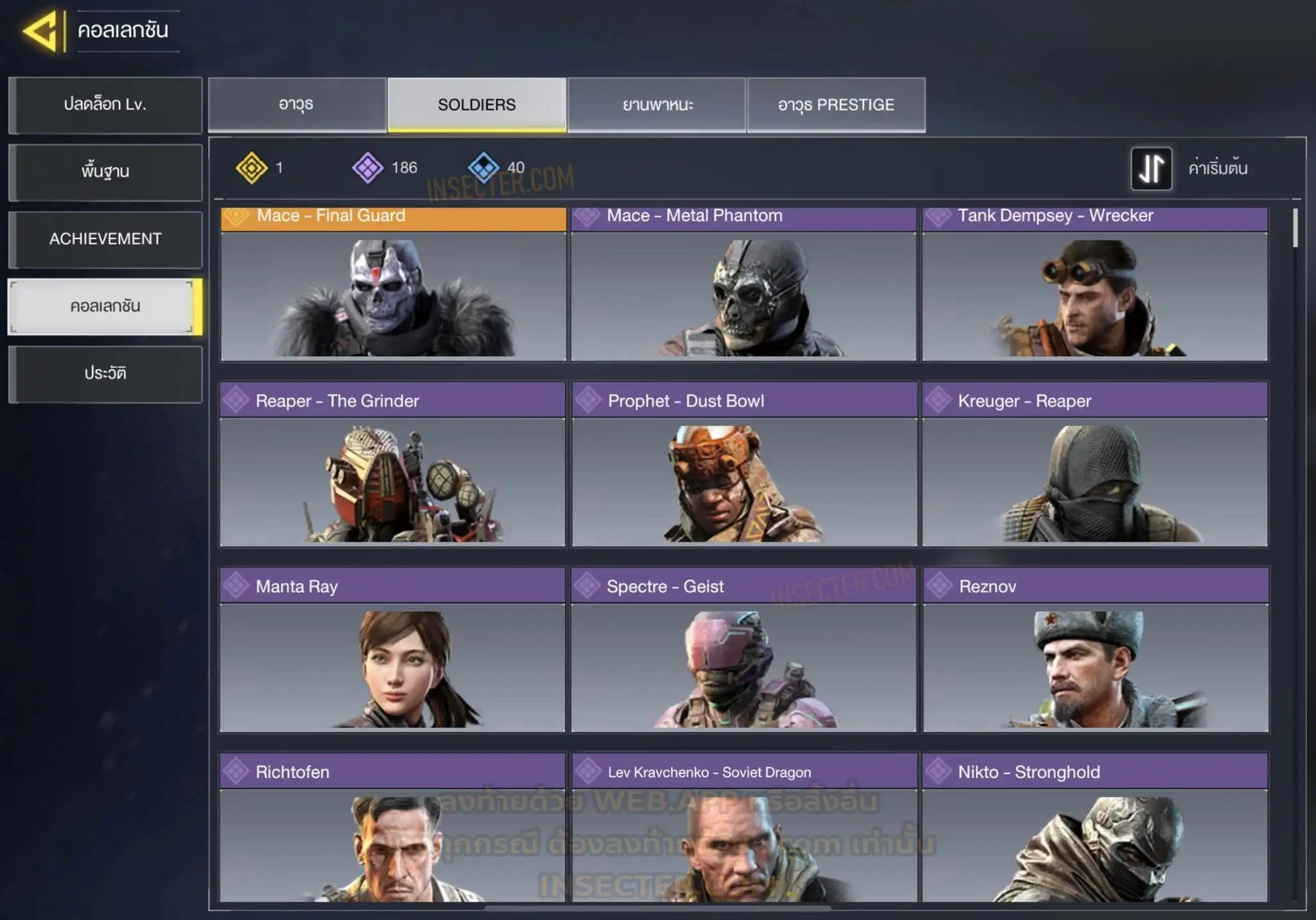Choose the ประวัติ menu entry

105,374
